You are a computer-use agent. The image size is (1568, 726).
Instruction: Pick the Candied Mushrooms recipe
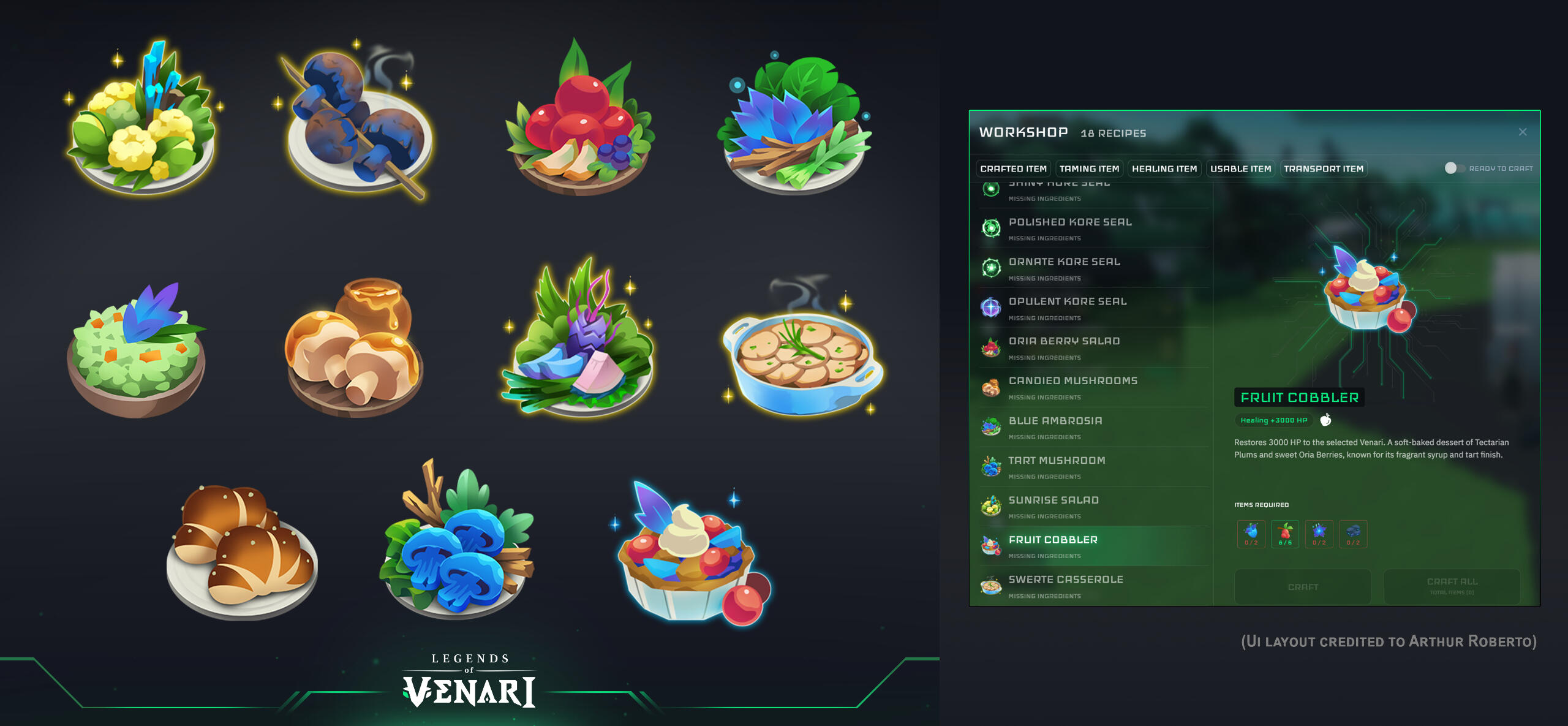pos(1072,387)
